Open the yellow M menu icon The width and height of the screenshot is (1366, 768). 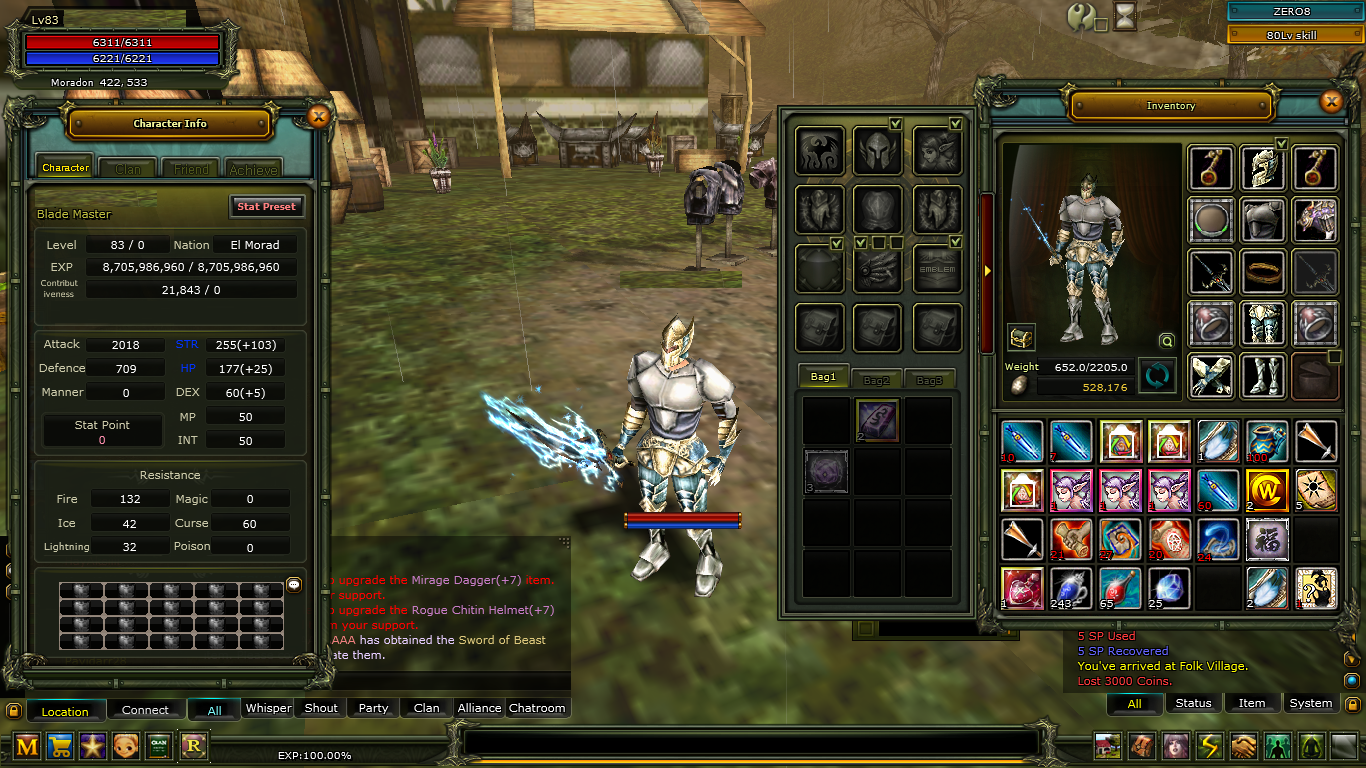tap(27, 745)
